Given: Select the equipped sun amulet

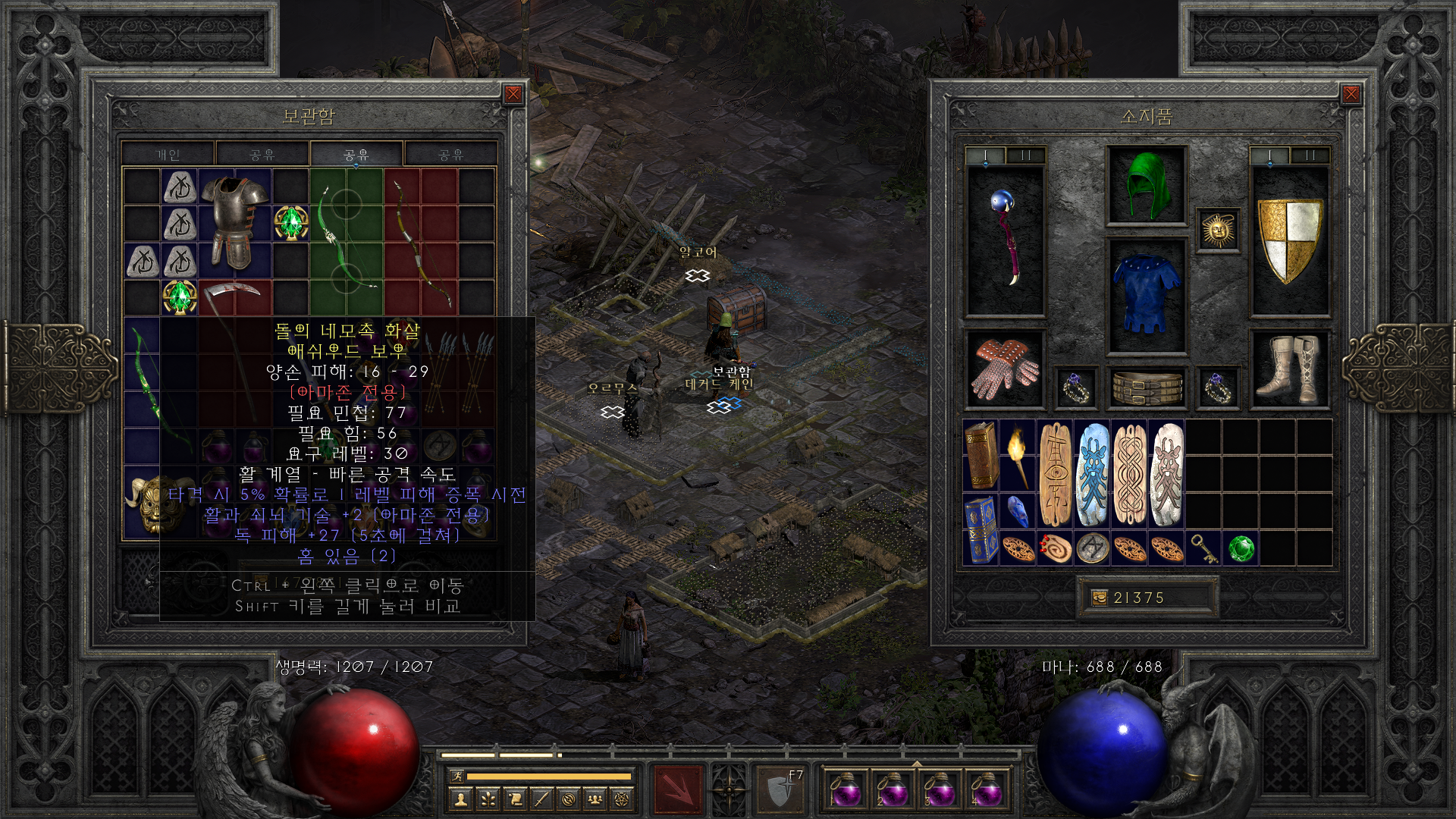Looking at the screenshot, I should click(1218, 230).
